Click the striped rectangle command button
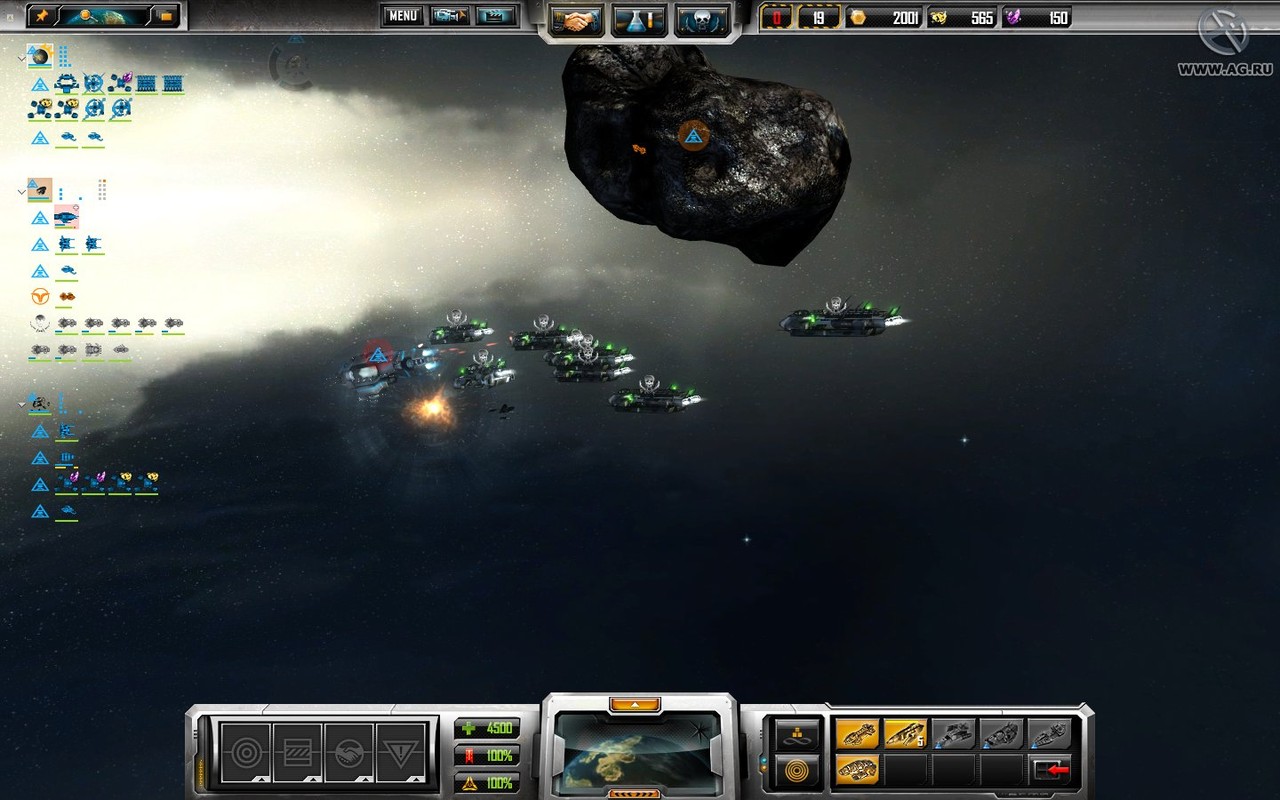The width and height of the screenshot is (1280, 800). coord(297,751)
